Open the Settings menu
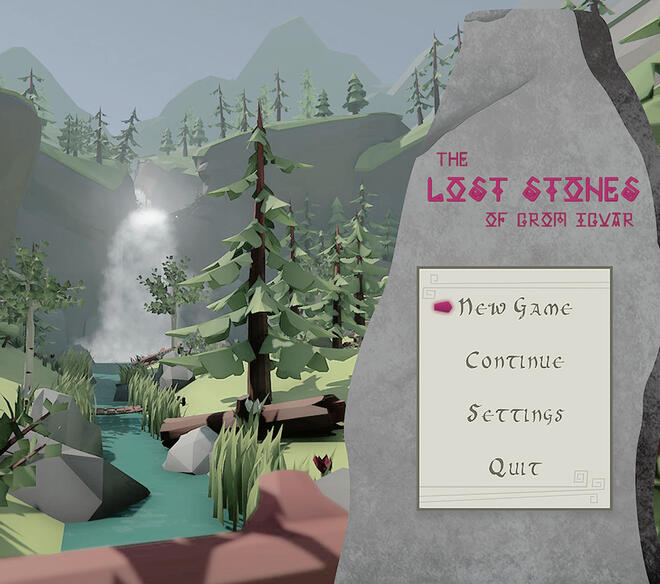The height and width of the screenshot is (584, 660). pos(515,414)
